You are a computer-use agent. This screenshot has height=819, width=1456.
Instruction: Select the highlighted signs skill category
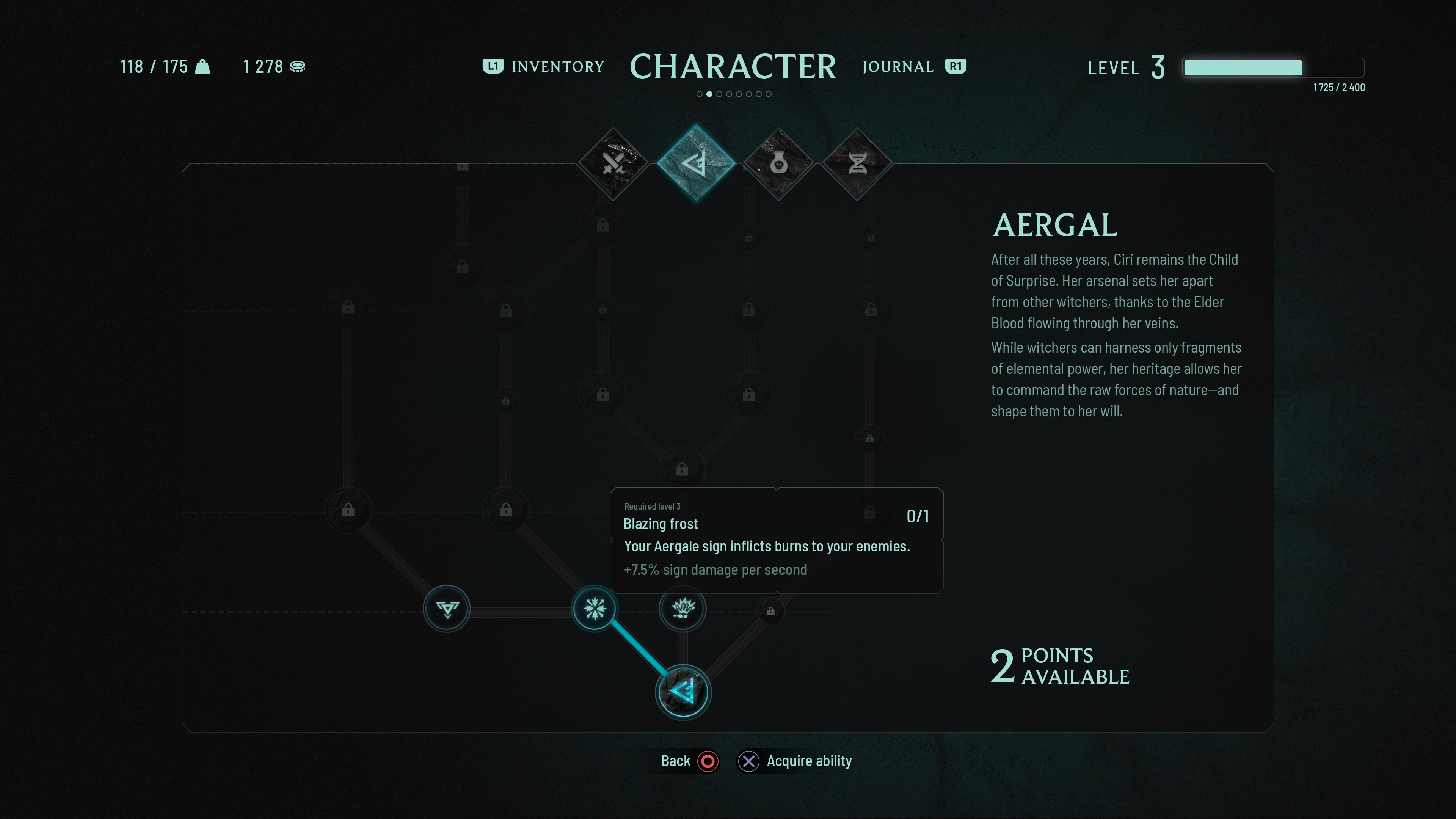[696, 163]
